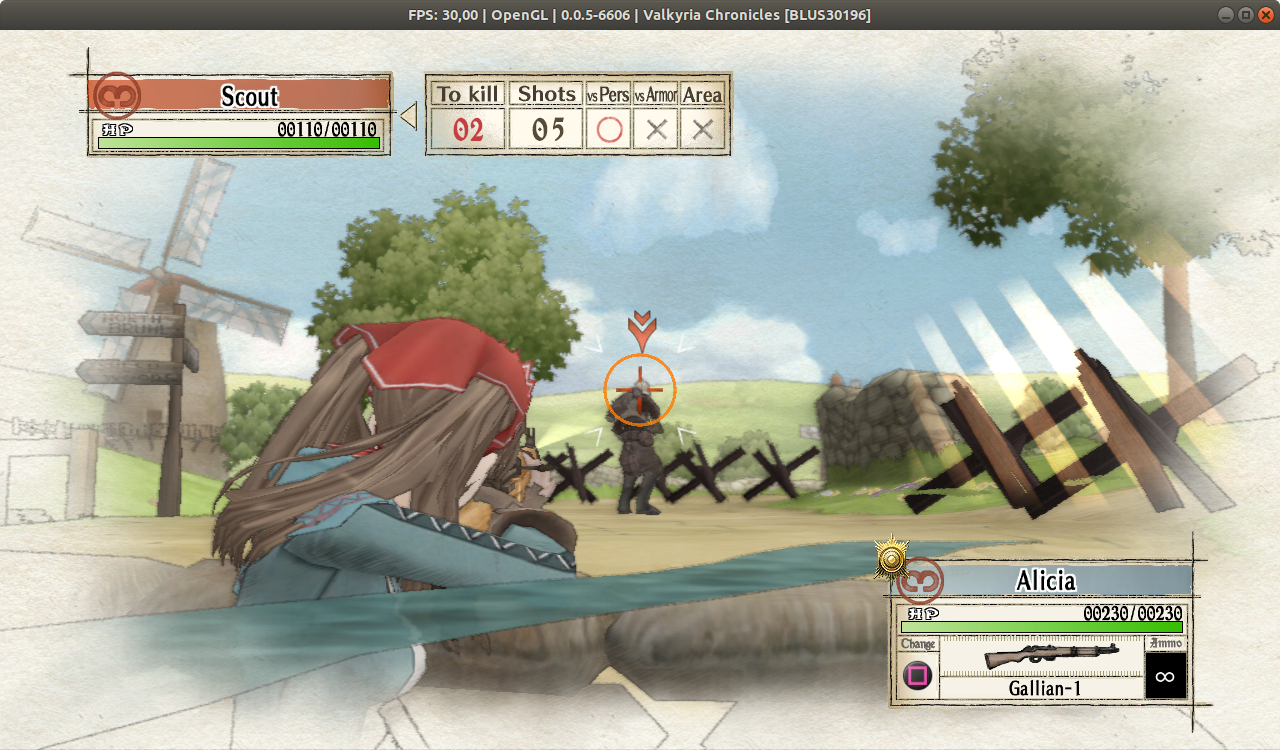Open the Change weapon selector
This screenshot has width=1280, height=750.
(916, 676)
